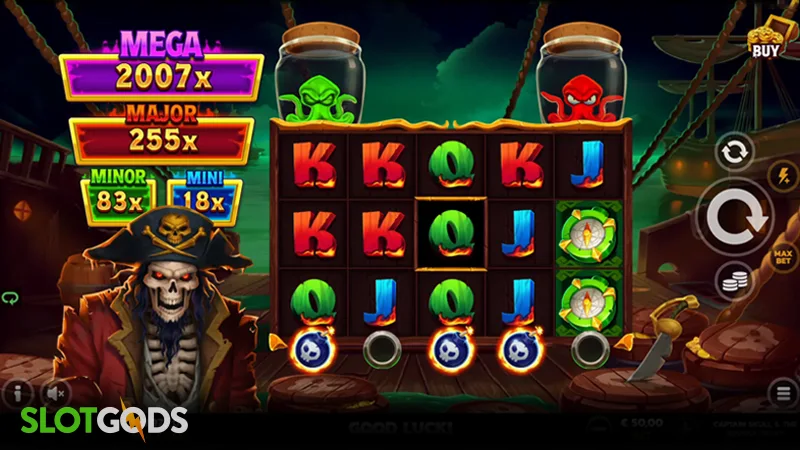Show game info with the i button

click(18, 392)
